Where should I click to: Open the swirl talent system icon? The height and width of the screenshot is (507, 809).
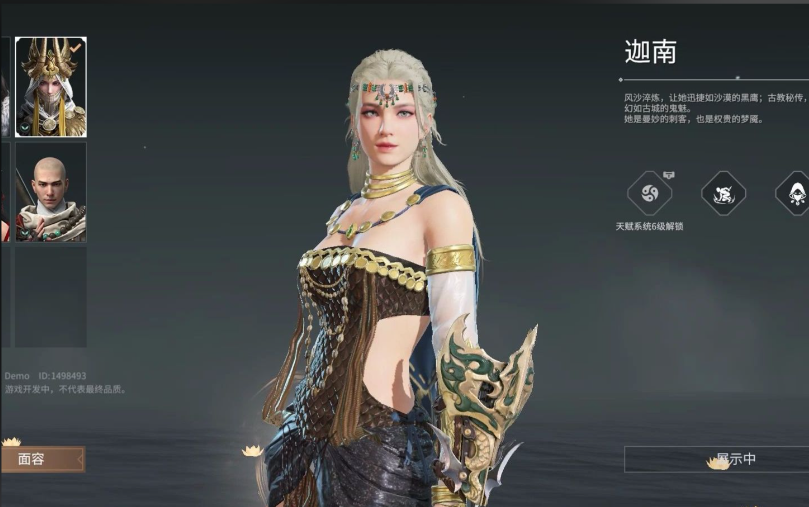point(648,193)
